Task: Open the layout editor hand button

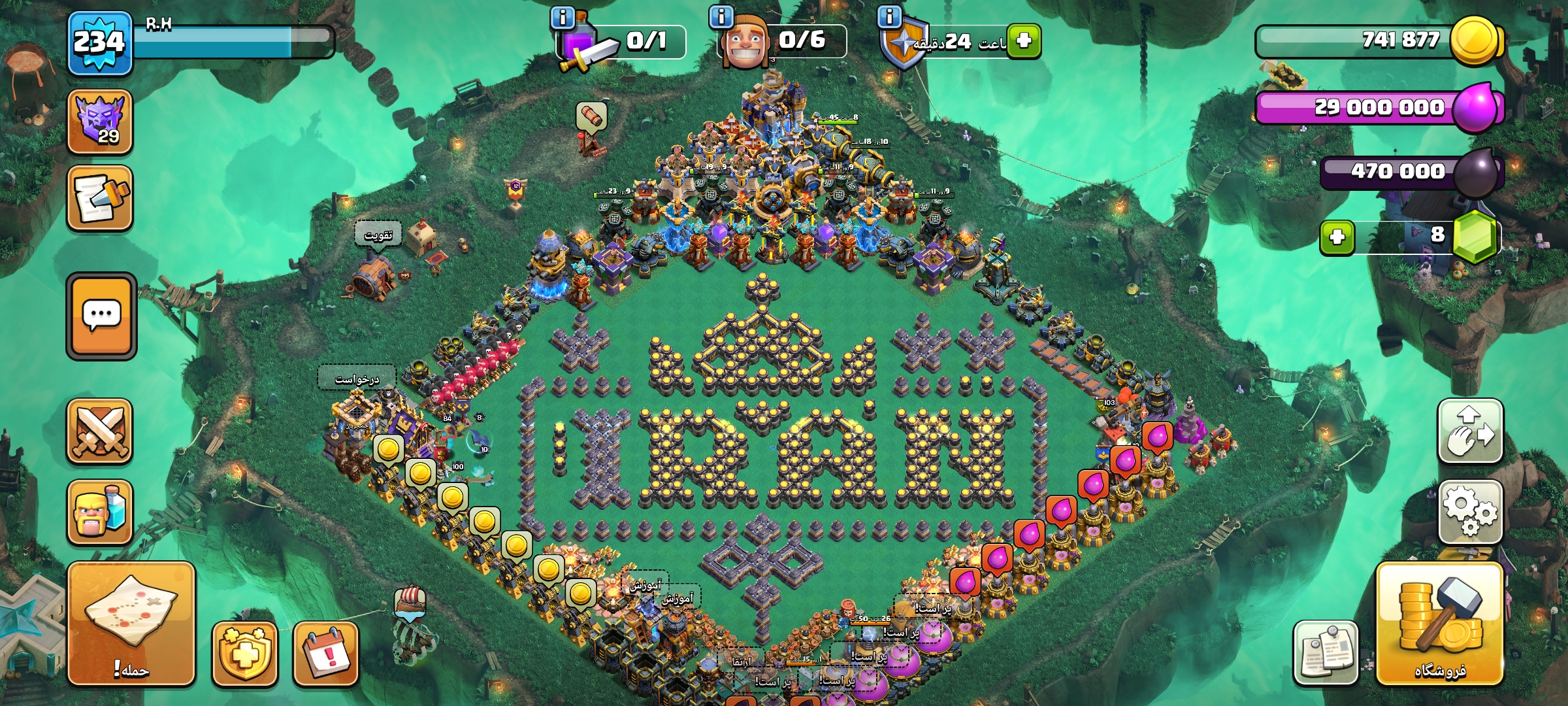Action: 1470,431
